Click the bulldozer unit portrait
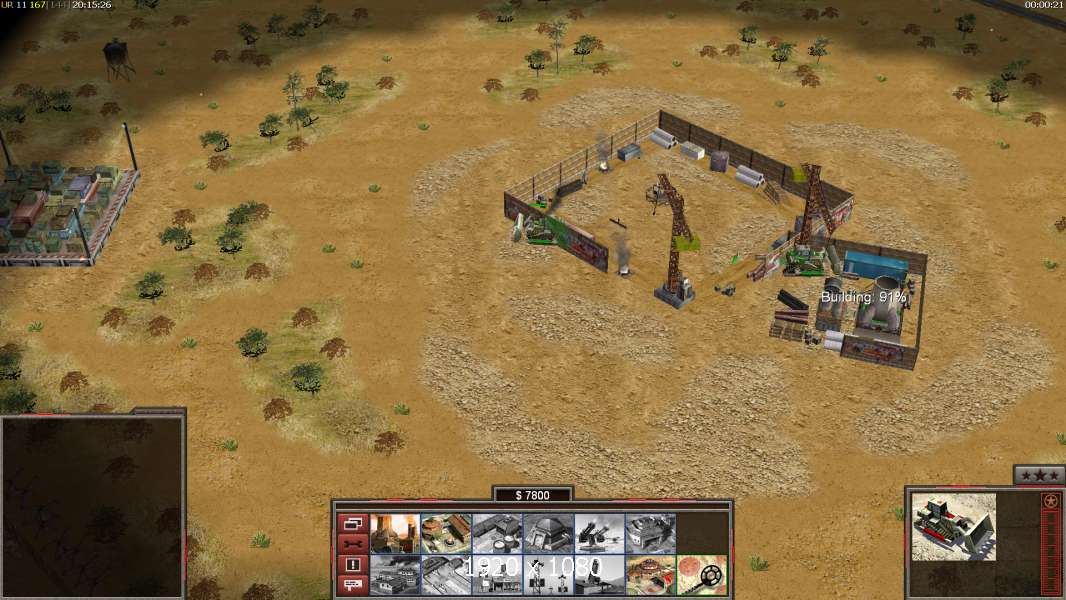Image resolution: width=1066 pixels, height=600 pixels. [954, 526]
